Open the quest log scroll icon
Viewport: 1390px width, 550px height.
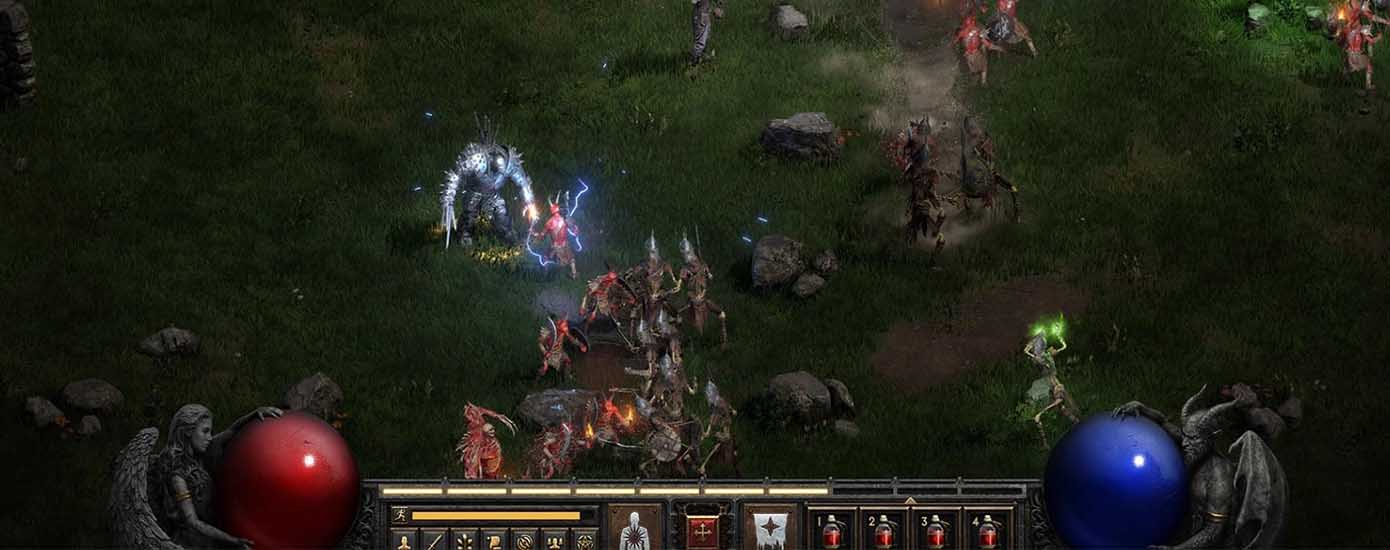point(494,541)
